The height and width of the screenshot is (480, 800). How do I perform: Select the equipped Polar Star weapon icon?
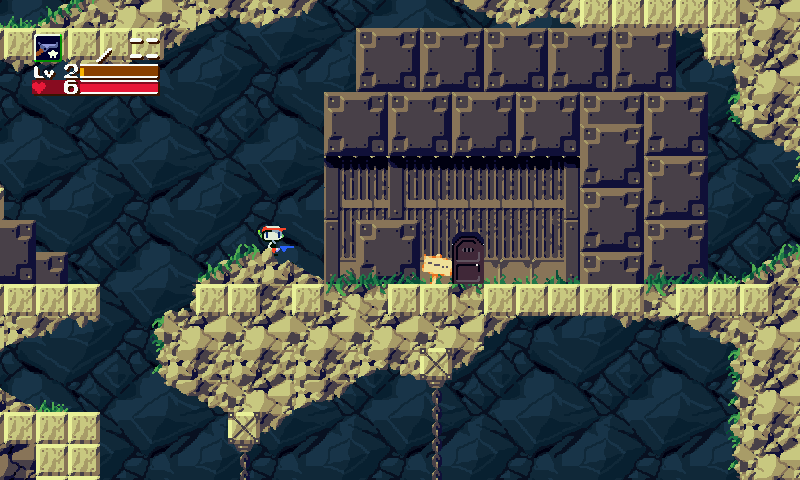[47, 47]
